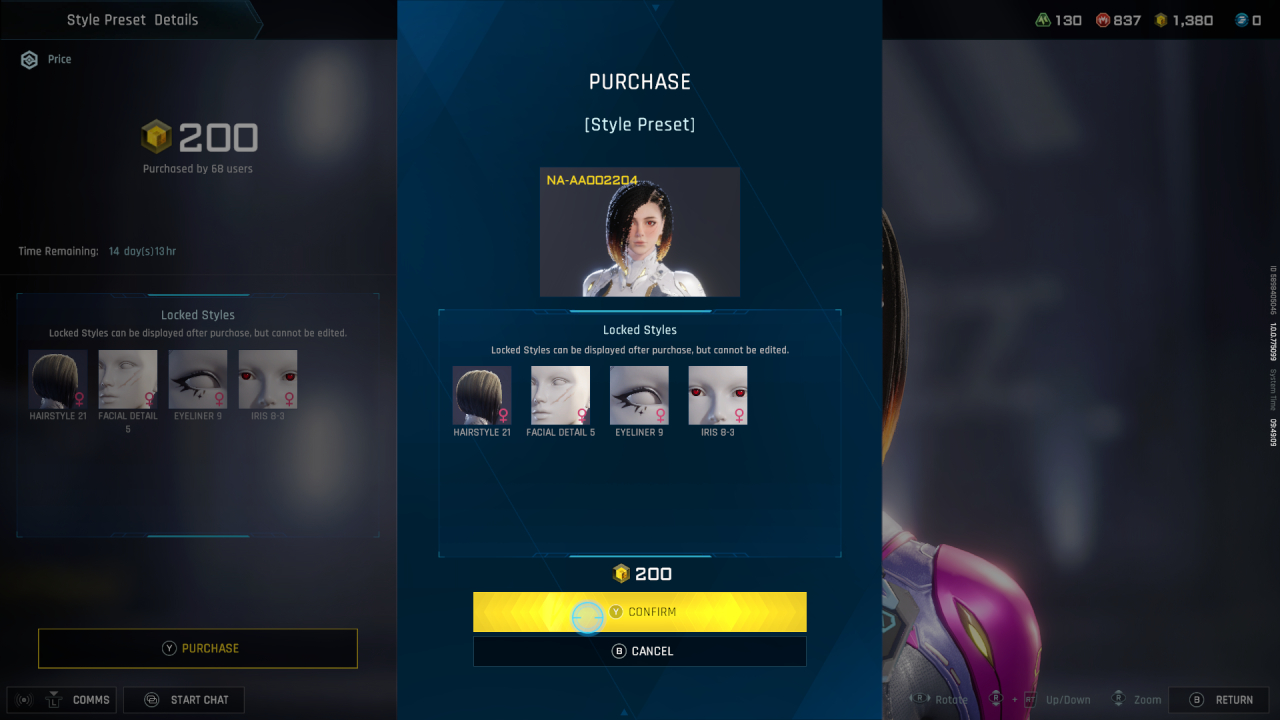This screenshot has height=720, width=1280.
Task: Select the Eyeliner 9 thumbnail in the dialog
Action: 639,395
